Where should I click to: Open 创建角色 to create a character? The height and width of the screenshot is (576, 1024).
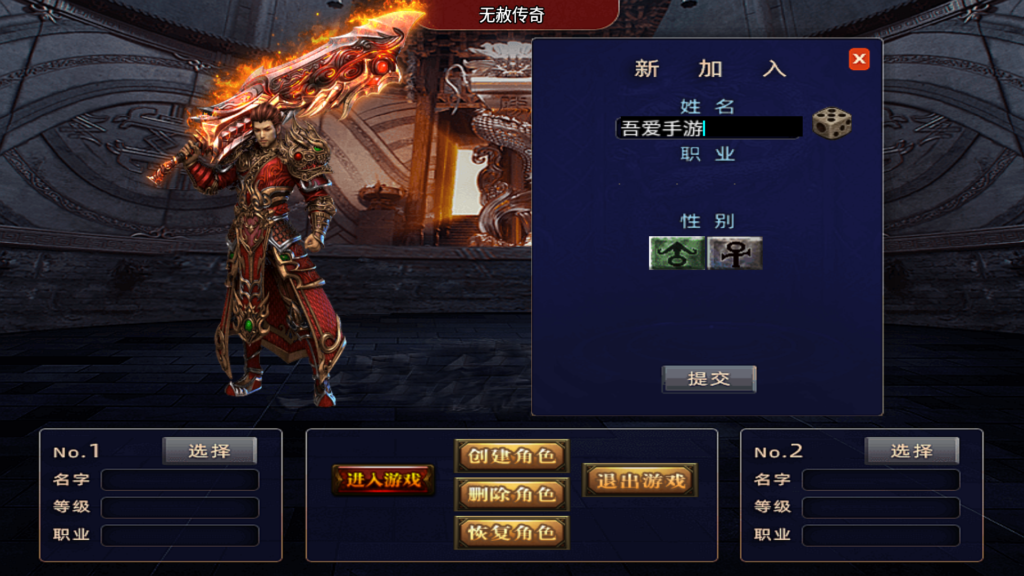click(x=512, y=456)
